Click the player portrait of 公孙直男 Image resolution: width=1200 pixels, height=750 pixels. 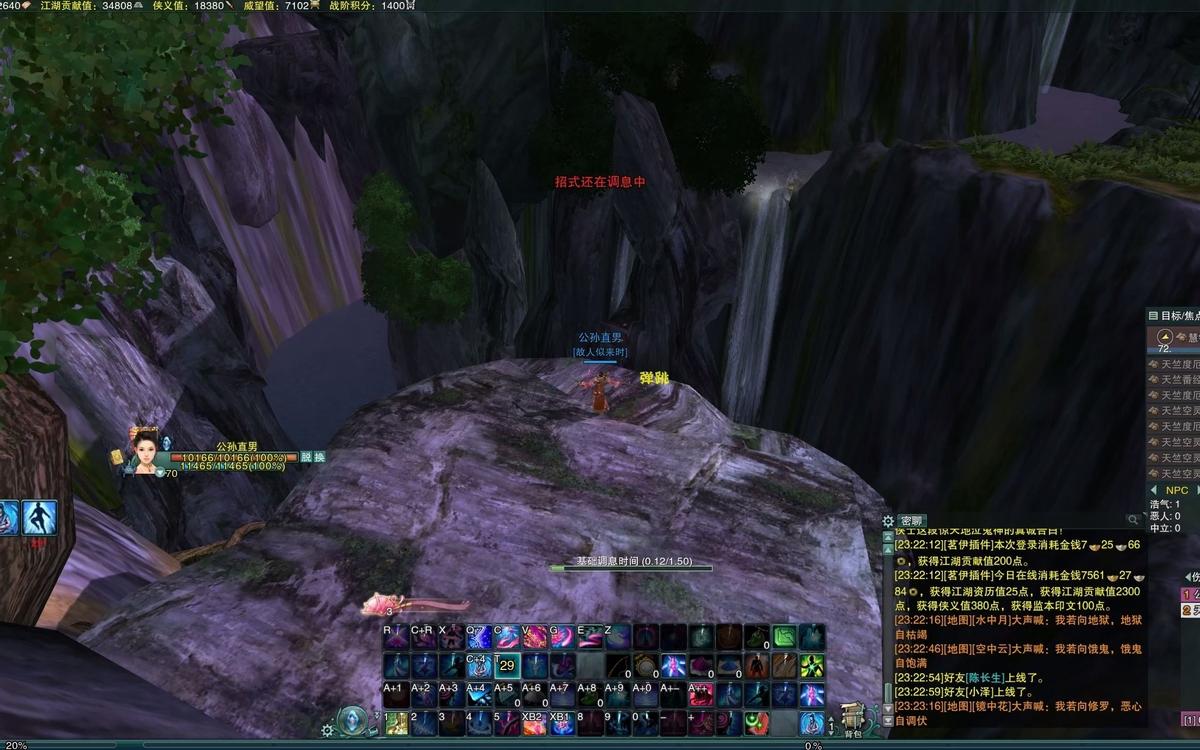coord(144,452)
